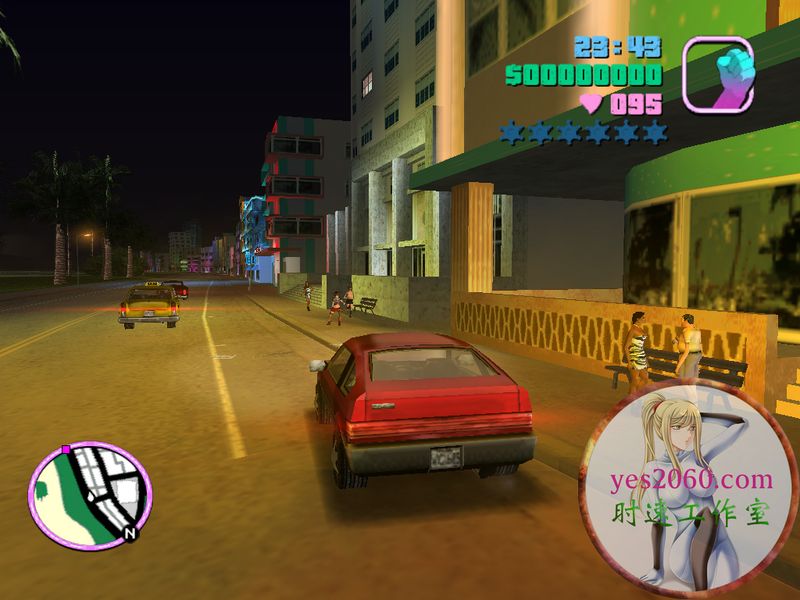Click the north marker on the radar
800x600 pixels.
pos(130,535)
